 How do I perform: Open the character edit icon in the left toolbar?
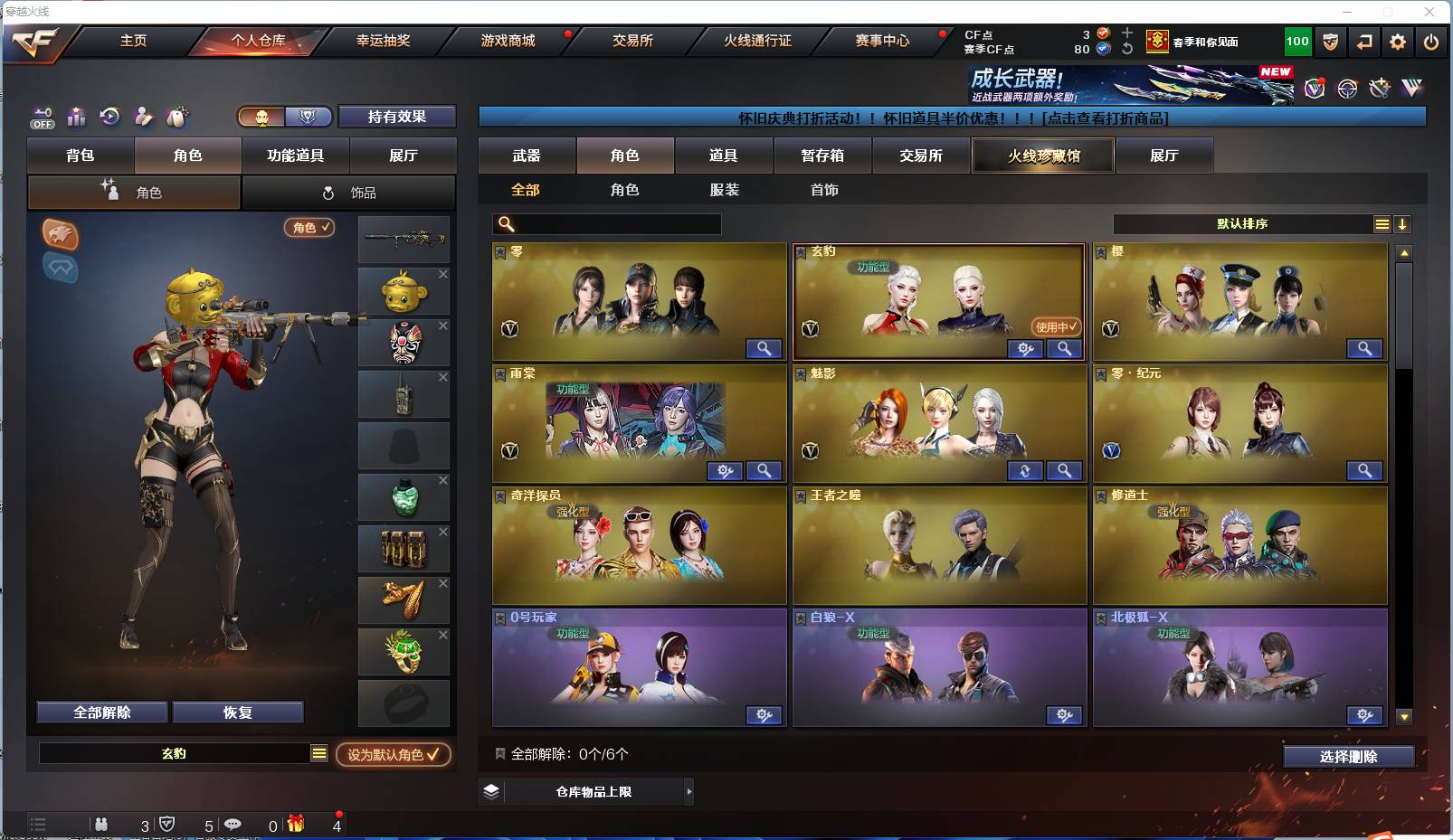click(x=143, y=116)
